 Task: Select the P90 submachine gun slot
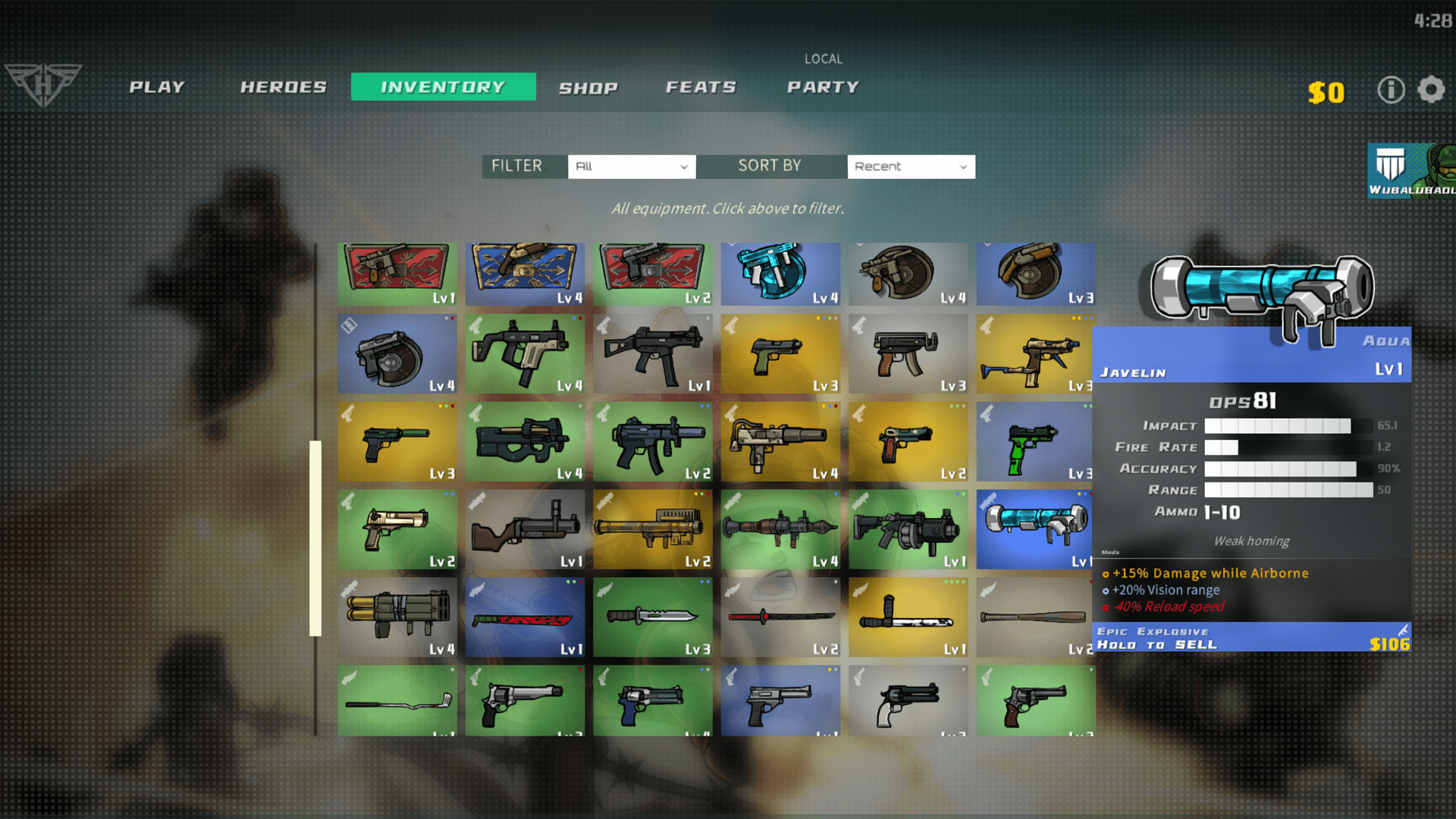click(525, 441)
